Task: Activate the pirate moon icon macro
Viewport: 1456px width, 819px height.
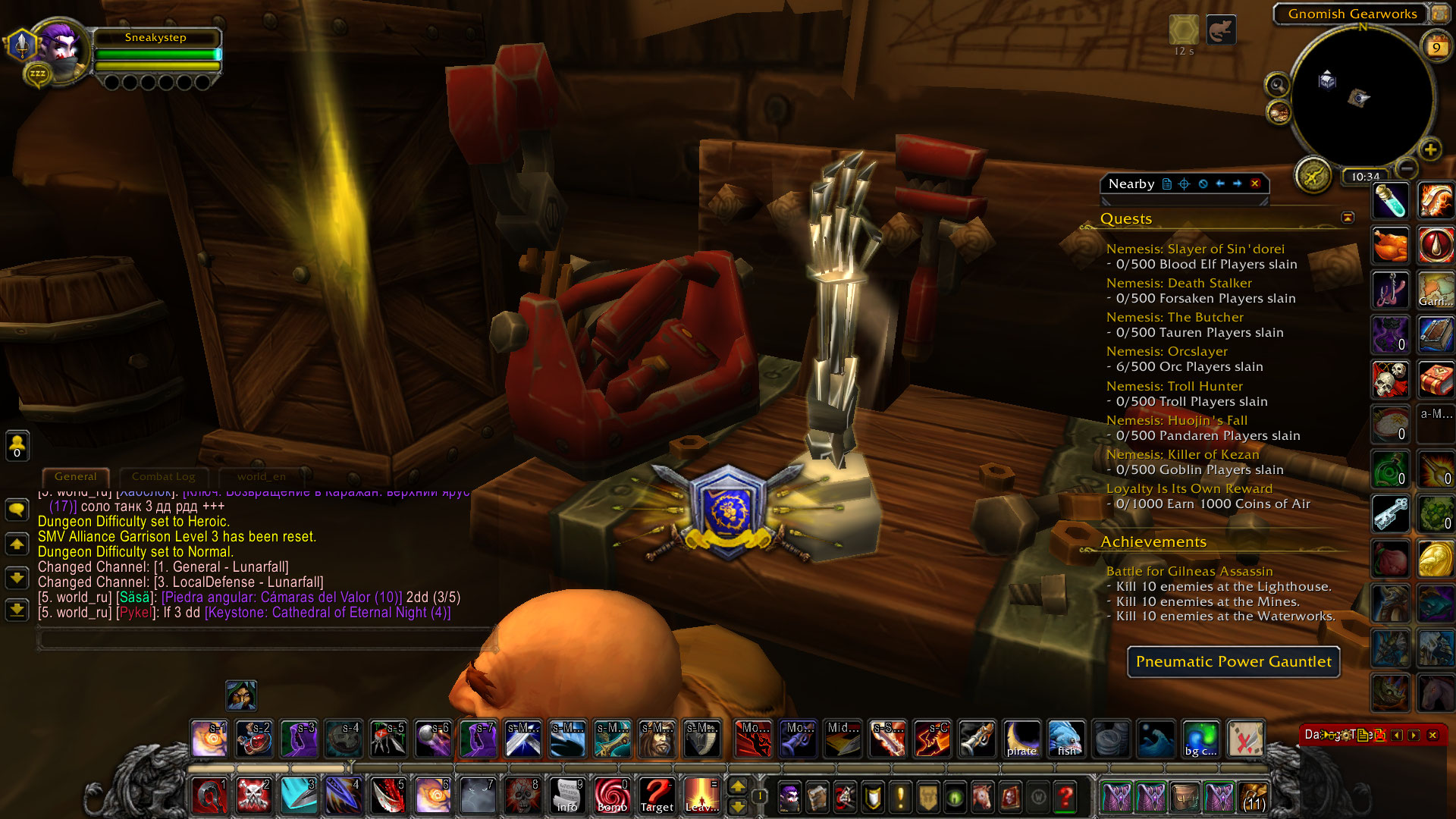Action: coord(1021,739)
